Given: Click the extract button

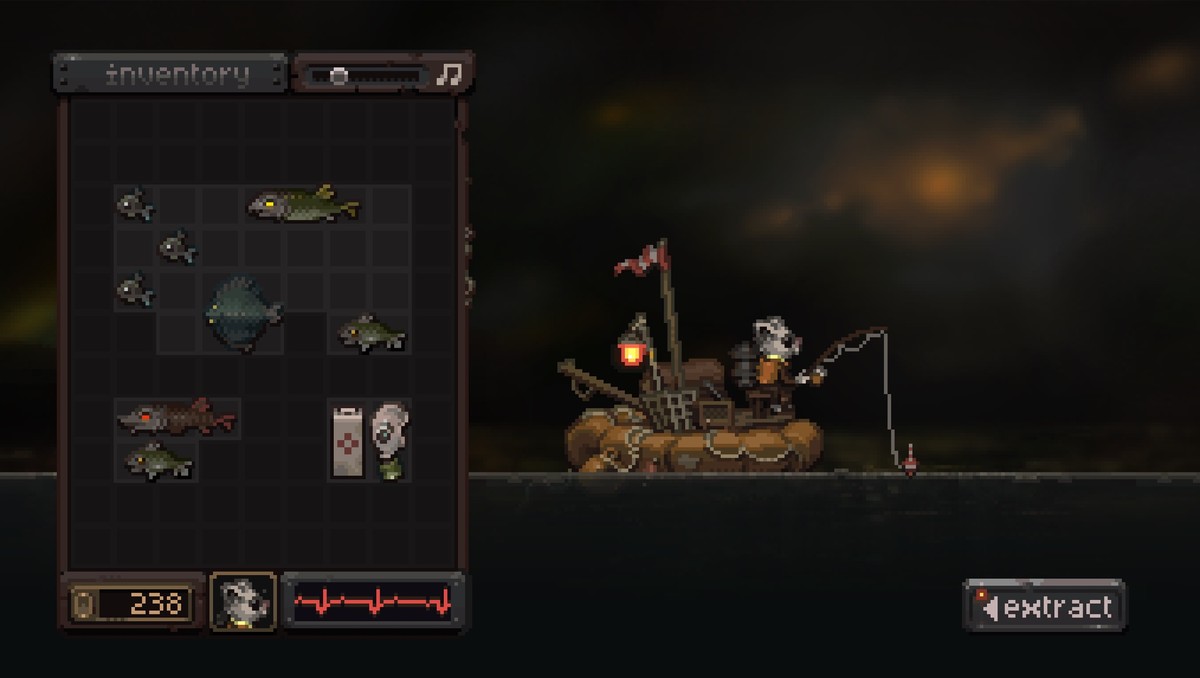Looking at the screenshot, I should [x=1044, y=606].
